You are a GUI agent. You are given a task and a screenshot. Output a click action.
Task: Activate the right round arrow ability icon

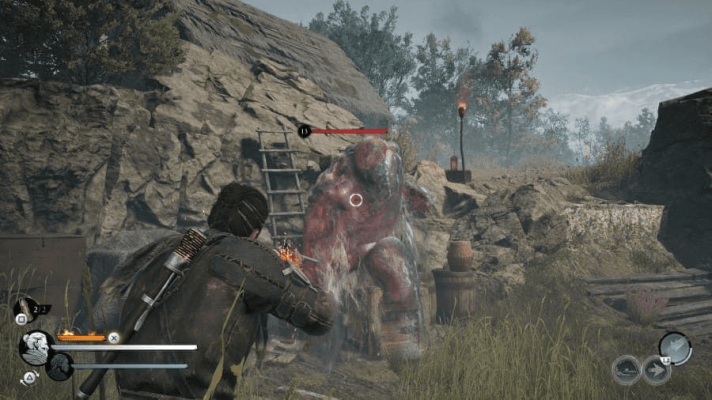pyautogui.click(x=656, y=370)
